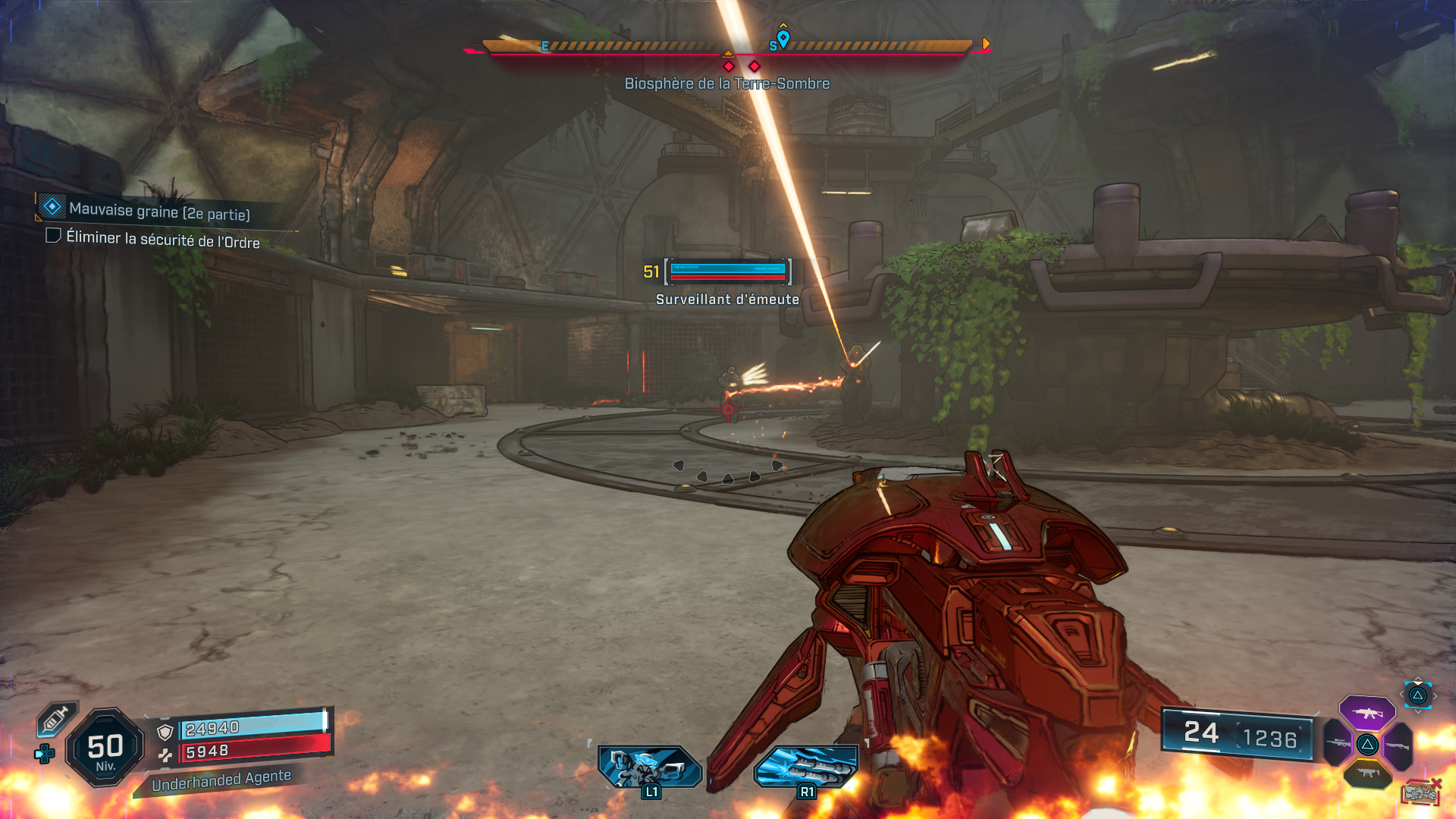The image size is (1456, 819).
Task: Select the SMG slot on the weapon wheel
Action: coord(1367,772)
